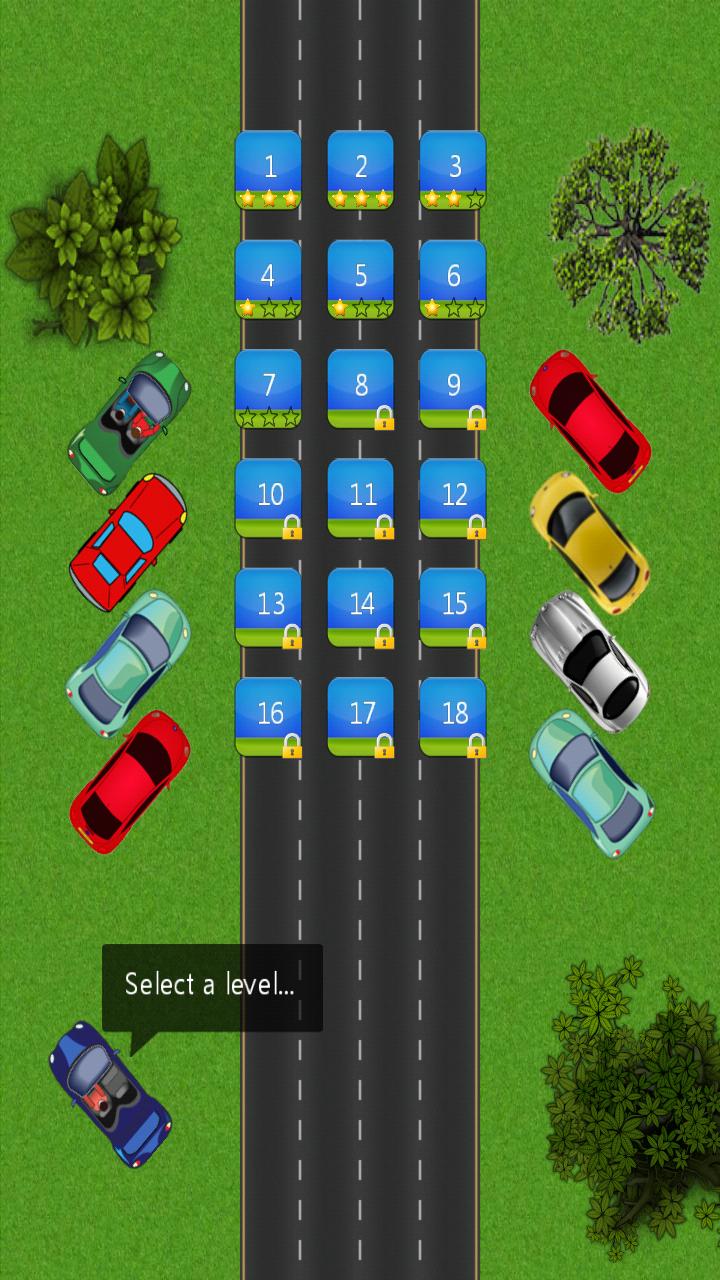Launch unlocked level 7
Viewport: 720px width, 1280px height.
click(268, 389)
